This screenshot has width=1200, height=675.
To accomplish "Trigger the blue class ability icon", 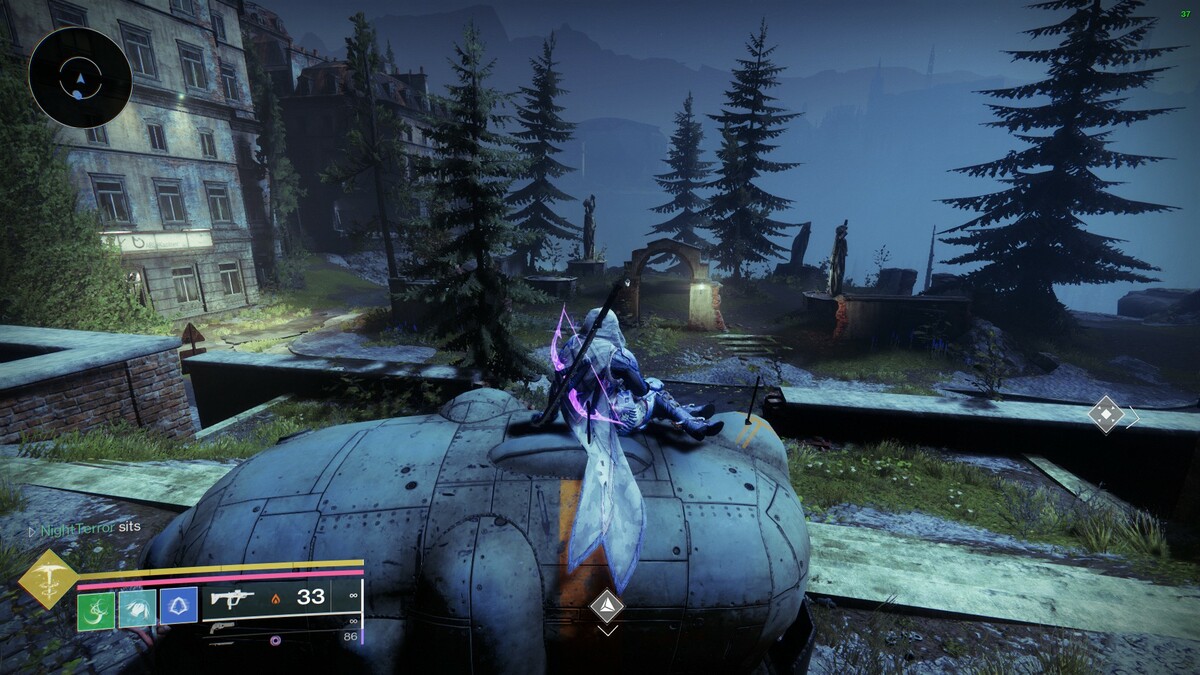I will pos(178,607).
